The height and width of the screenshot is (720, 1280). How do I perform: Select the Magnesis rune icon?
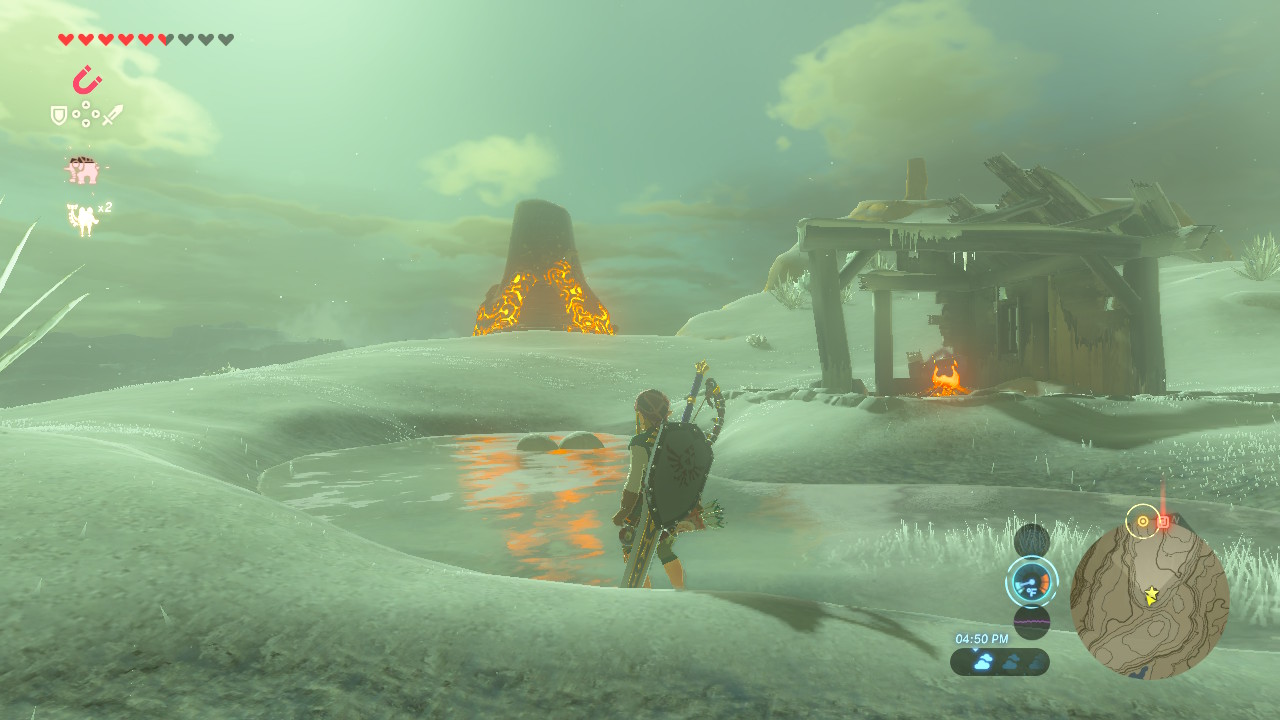(86, 80)
